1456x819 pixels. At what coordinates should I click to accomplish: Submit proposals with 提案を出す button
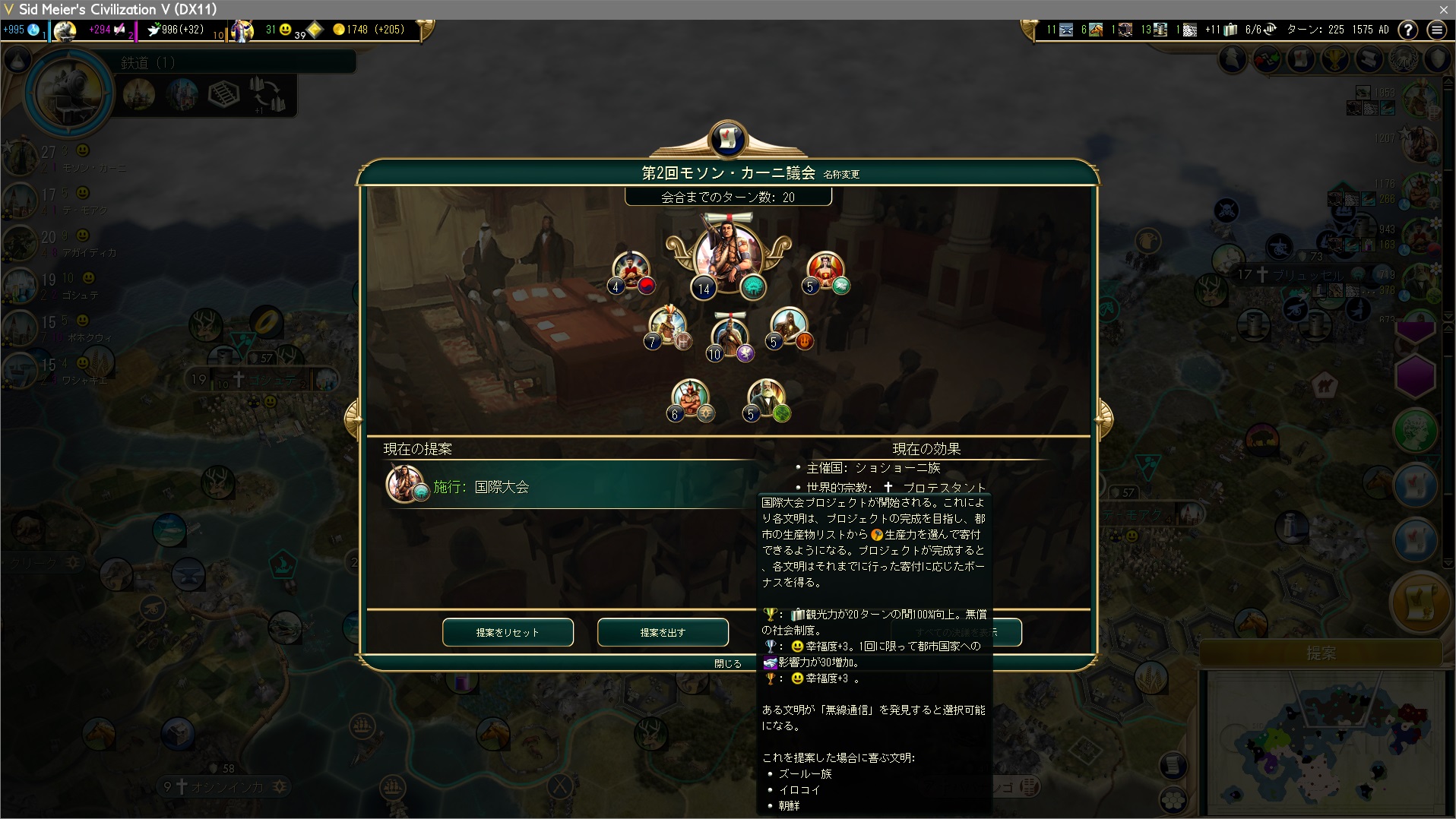click(663, 632)
